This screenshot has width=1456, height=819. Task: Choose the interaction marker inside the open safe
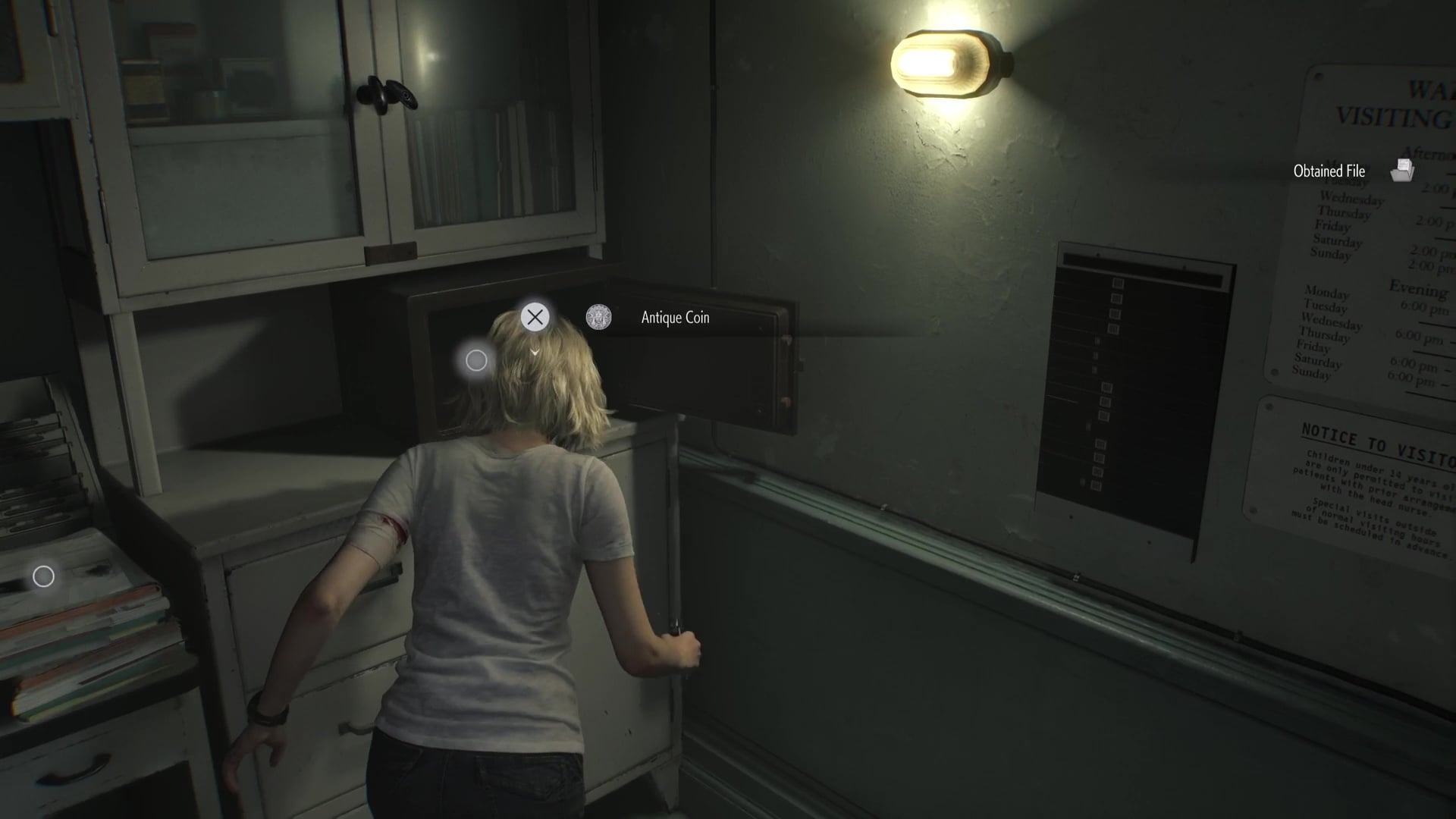pos(476,361)
